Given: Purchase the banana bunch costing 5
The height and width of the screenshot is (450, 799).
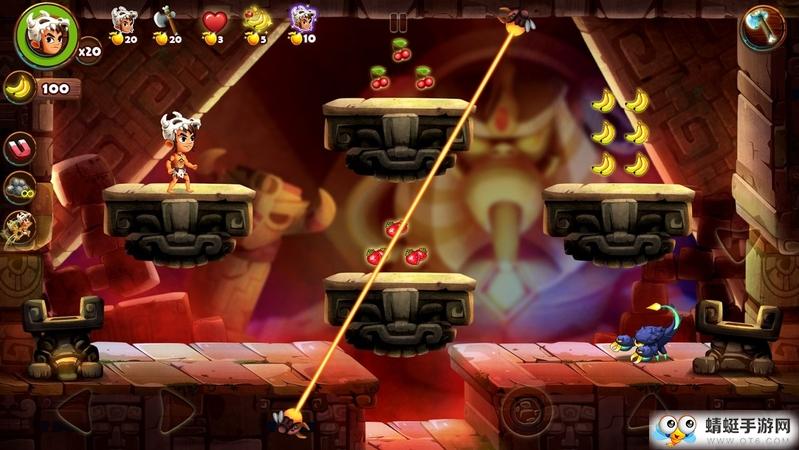Looking at the screenshot, I should tap(257, 22).
